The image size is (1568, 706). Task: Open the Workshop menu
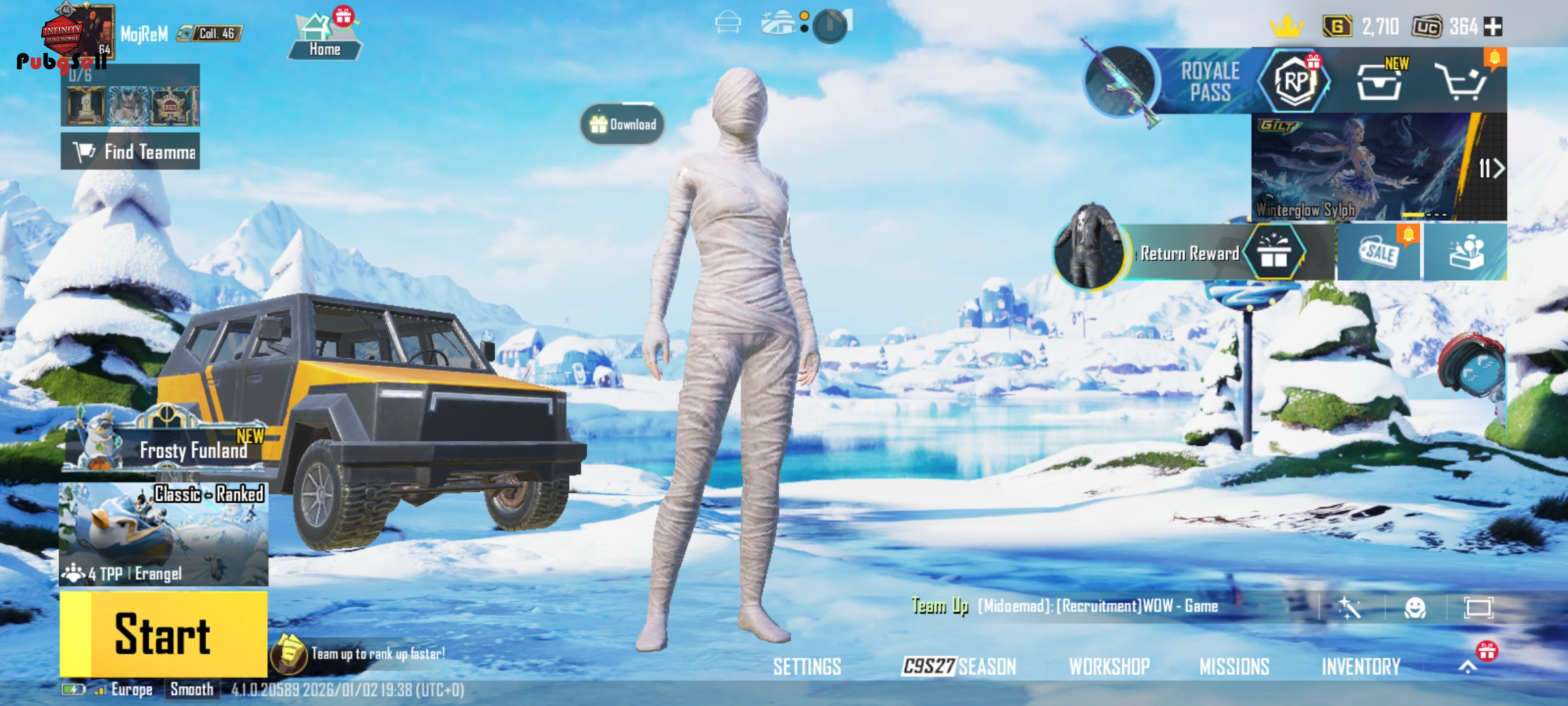pyautogui.click(x=1109, y=667)
